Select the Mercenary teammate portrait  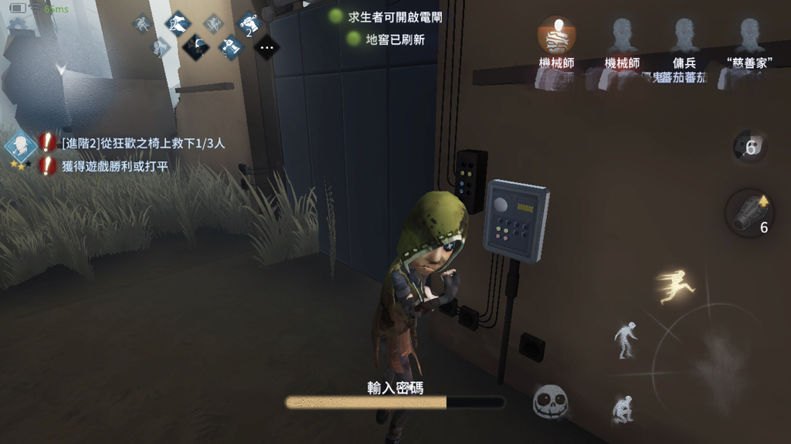685,38
